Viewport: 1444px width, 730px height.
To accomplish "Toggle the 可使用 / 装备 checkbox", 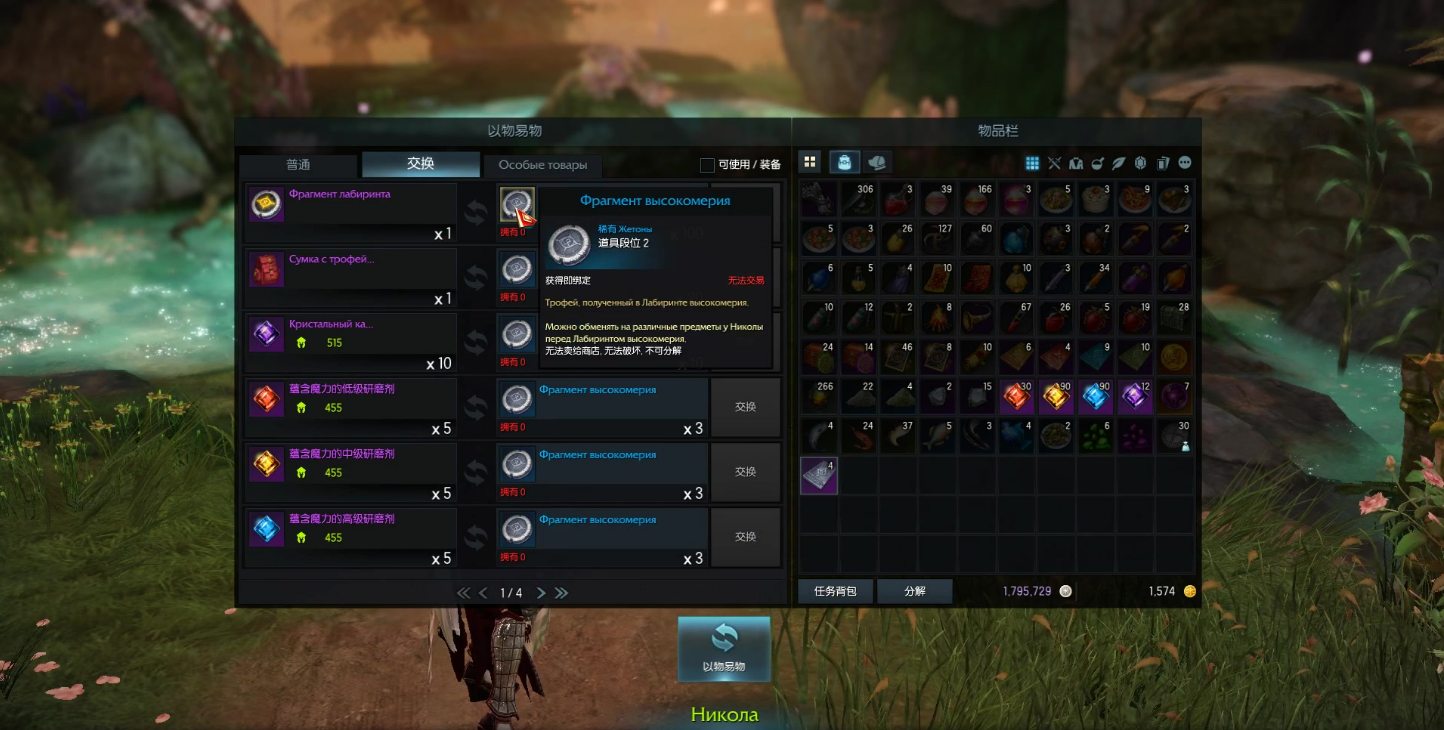I will click(707, 165).
